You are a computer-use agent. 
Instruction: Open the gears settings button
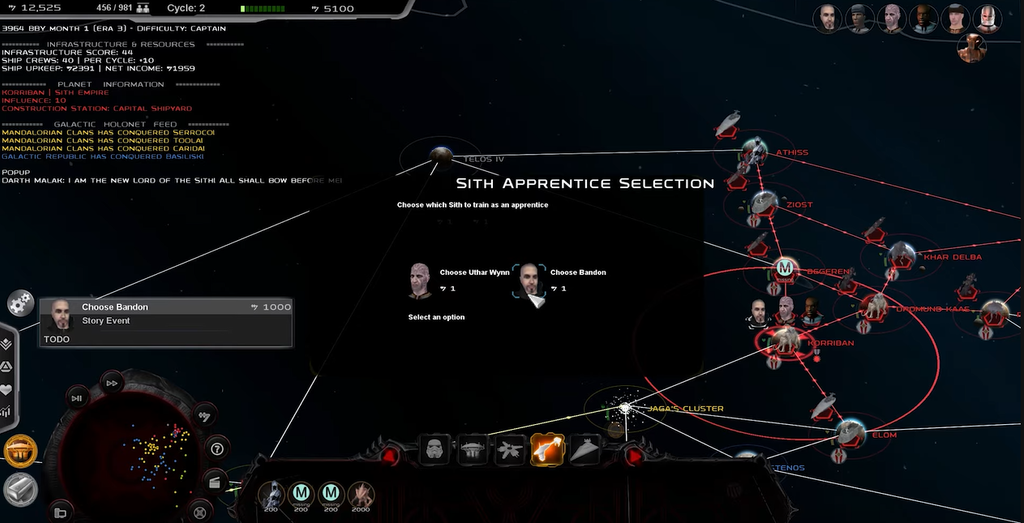pos(19,302)
